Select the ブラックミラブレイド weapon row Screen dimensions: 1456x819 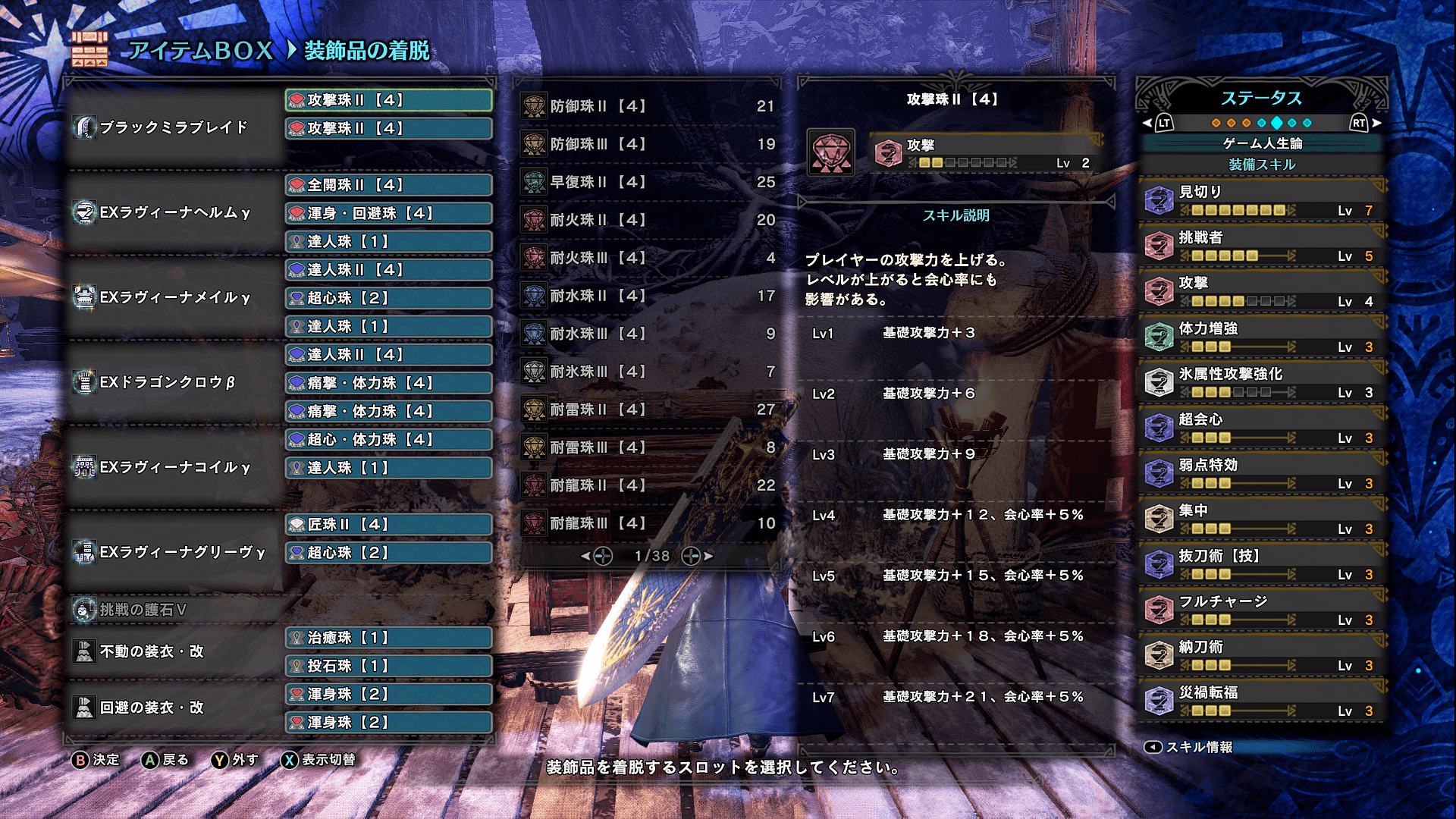click(x=174, y=127)
